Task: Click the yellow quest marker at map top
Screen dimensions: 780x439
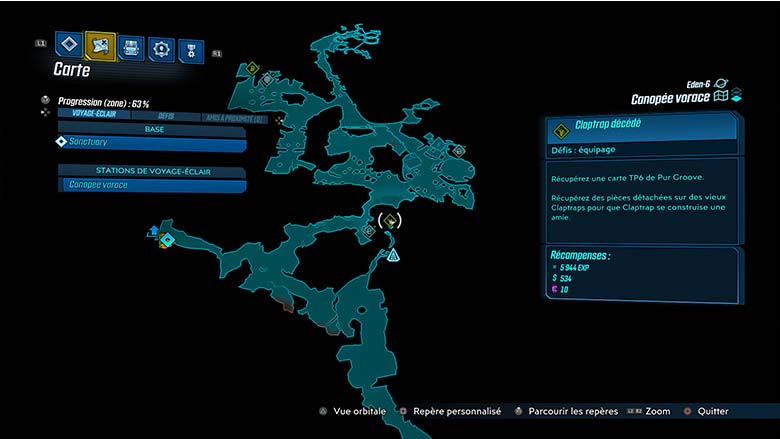Action: click(x=252, y=69)
